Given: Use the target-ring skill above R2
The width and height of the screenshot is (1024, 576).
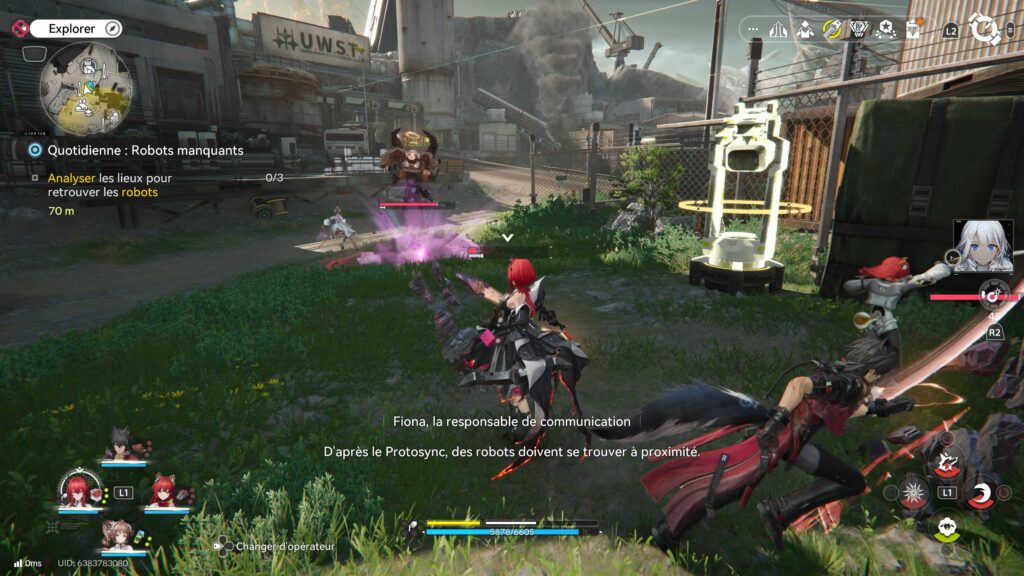Looking at the screenshot, I should tap(993, 294).
